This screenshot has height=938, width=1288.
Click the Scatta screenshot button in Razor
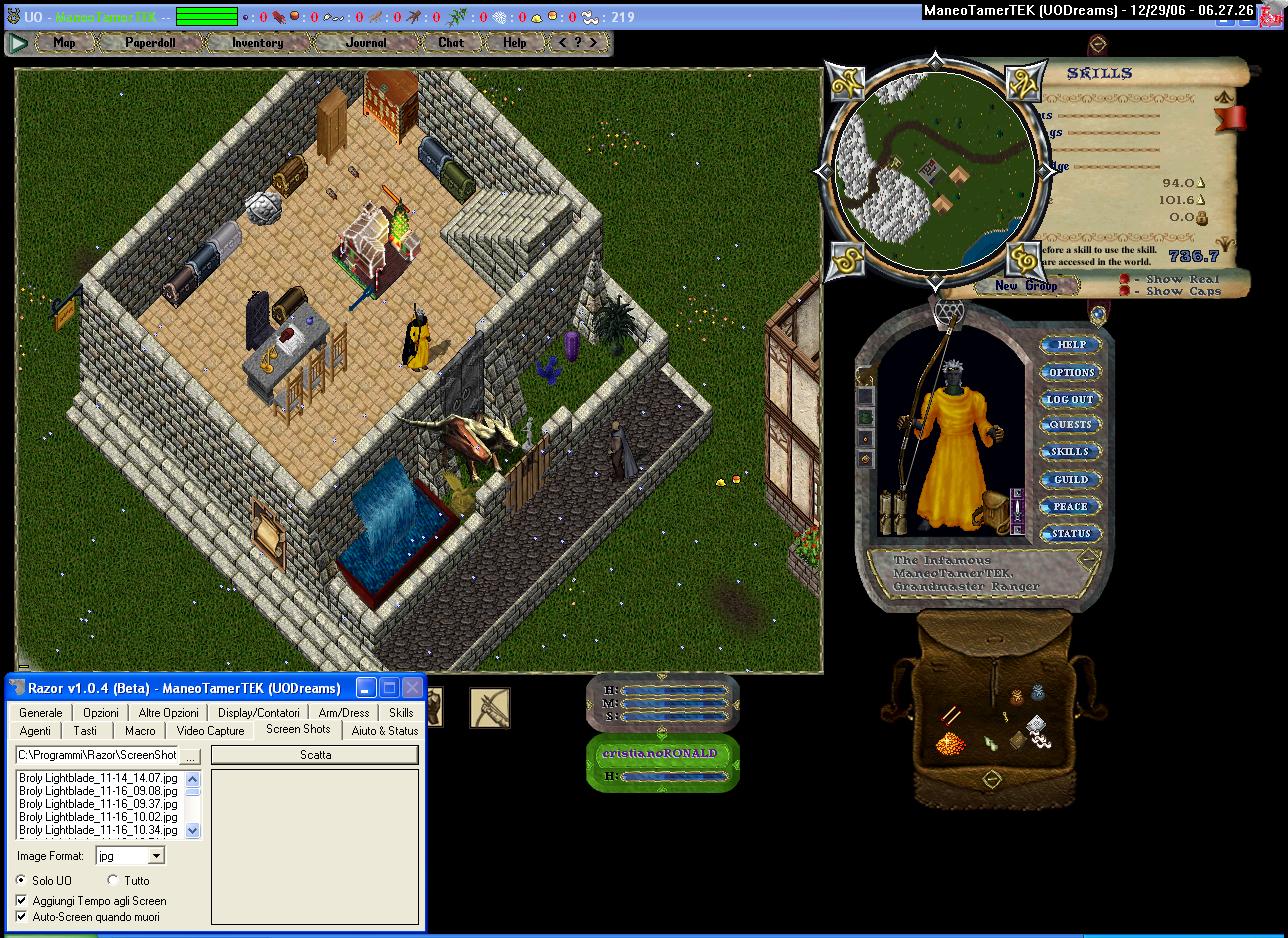coord(315,755)
